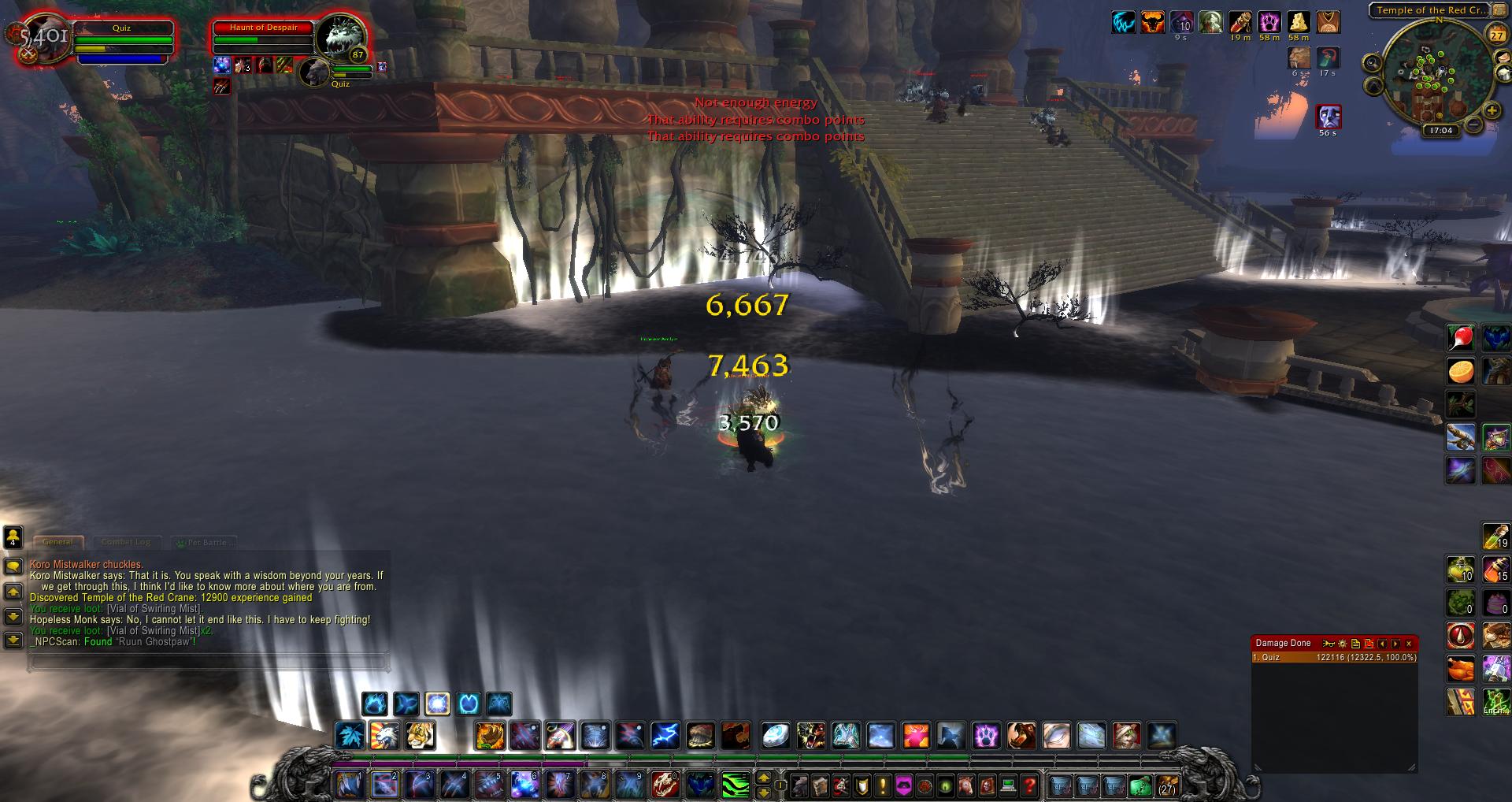
Task: Click the sad blue face debuff icon
Action: (x=1329, y=117)
